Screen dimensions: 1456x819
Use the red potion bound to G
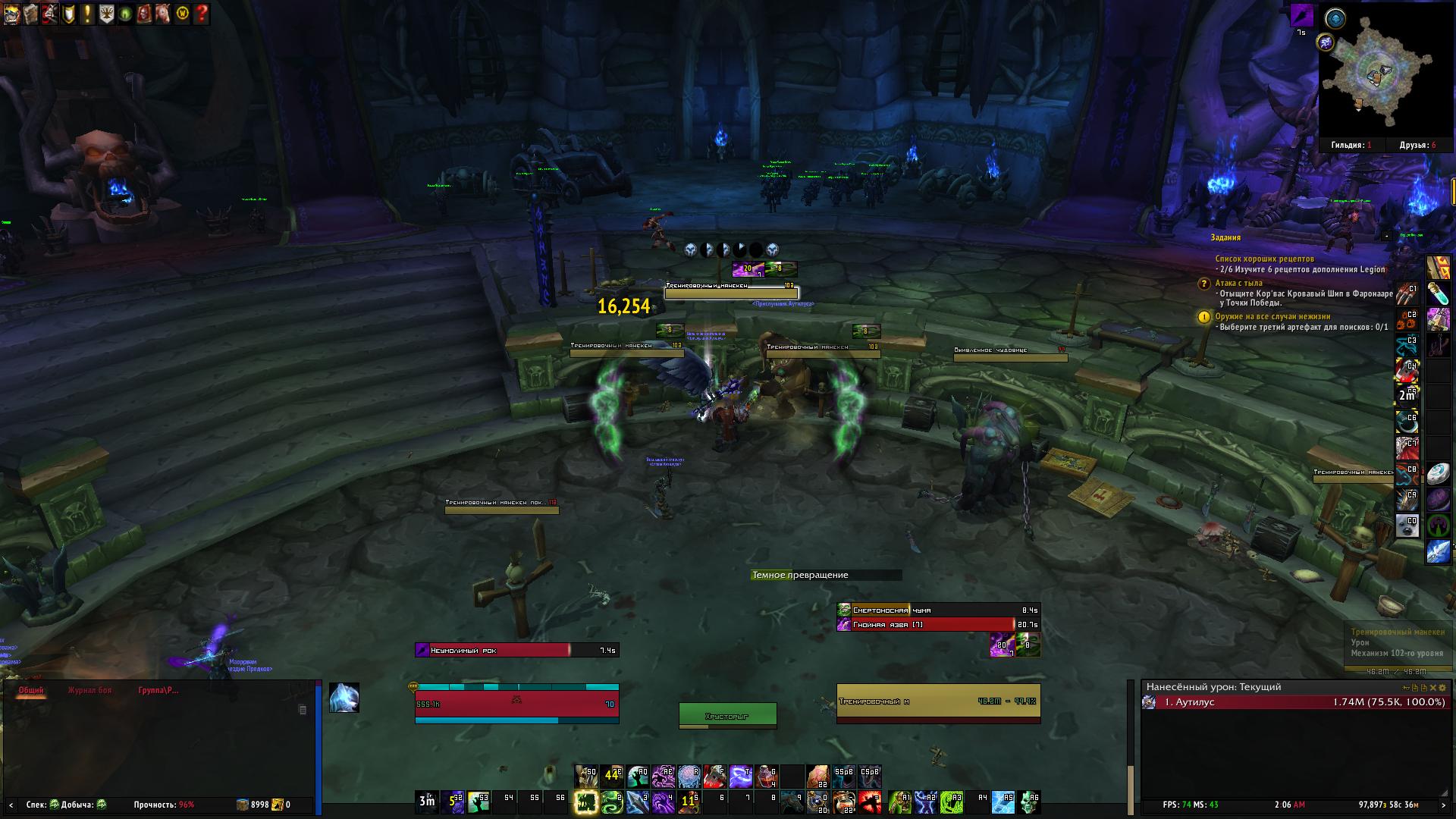[x=767, y=777]
